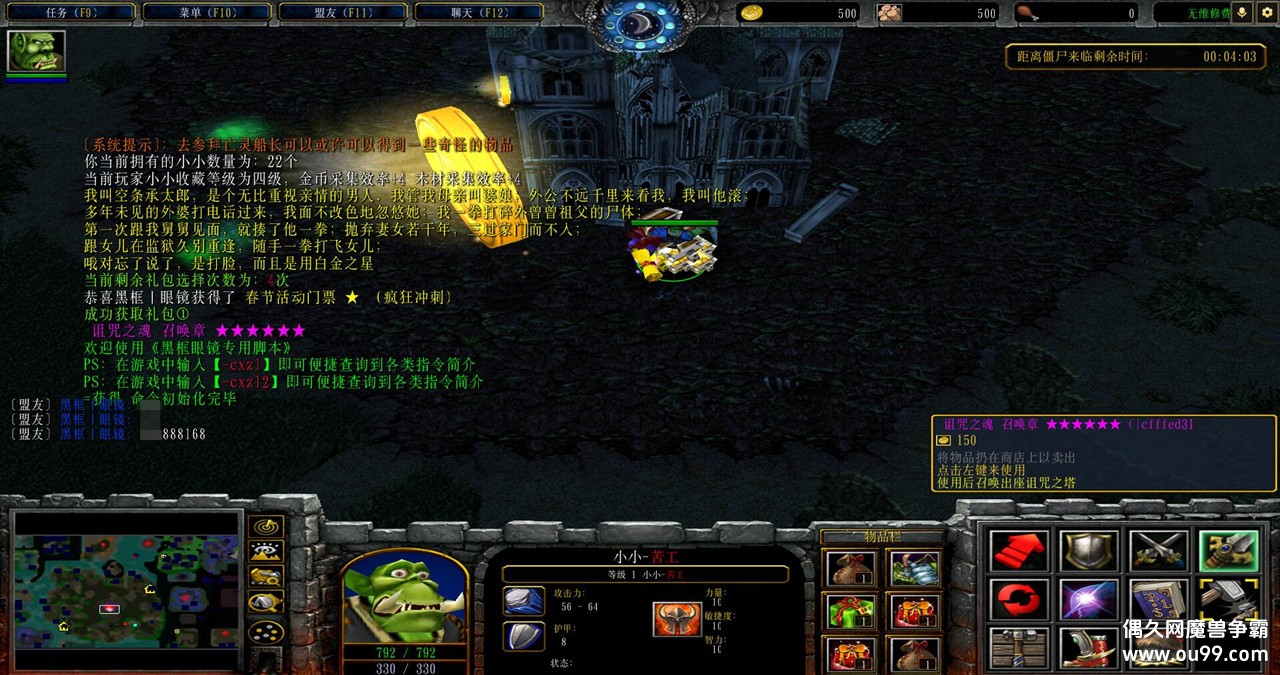Viewport: 1280px width, 675px height.
Task: Select the orc hero icon at top left
Action: tap(36, 51)
